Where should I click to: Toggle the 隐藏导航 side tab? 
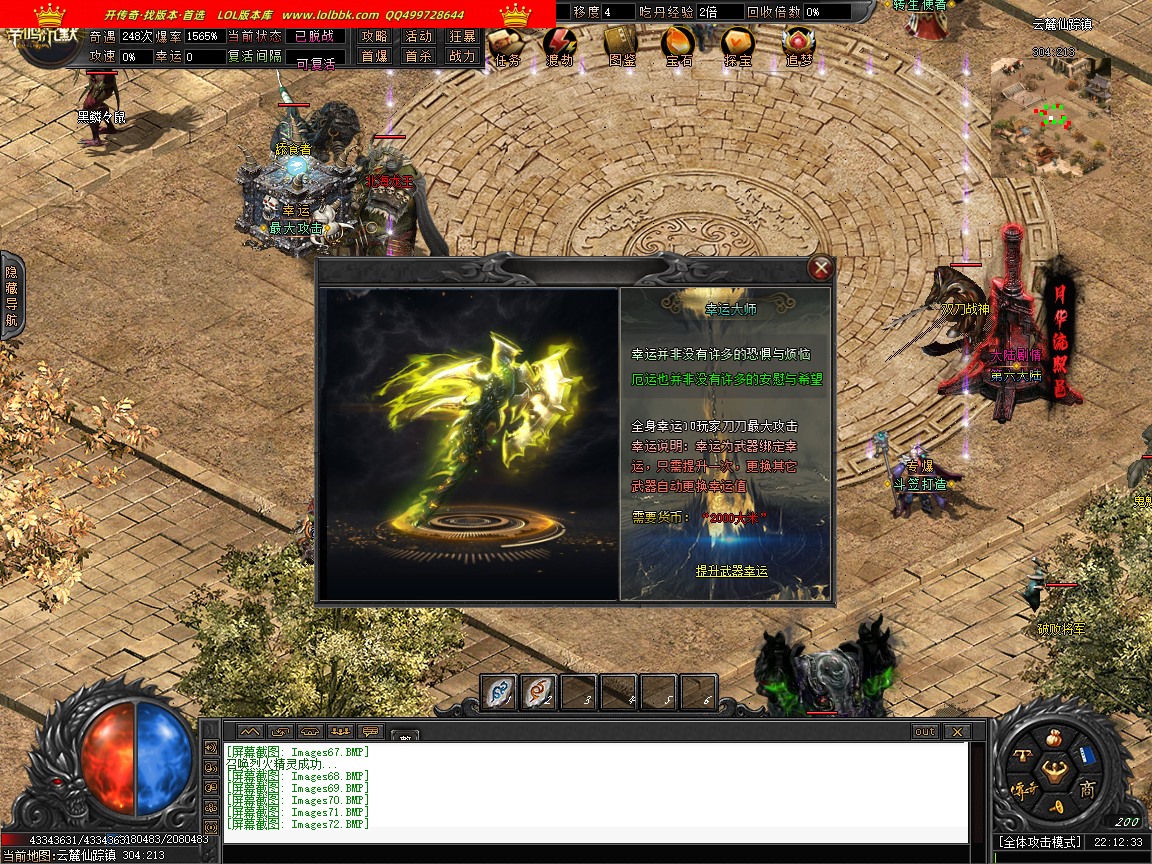(12, 295)
